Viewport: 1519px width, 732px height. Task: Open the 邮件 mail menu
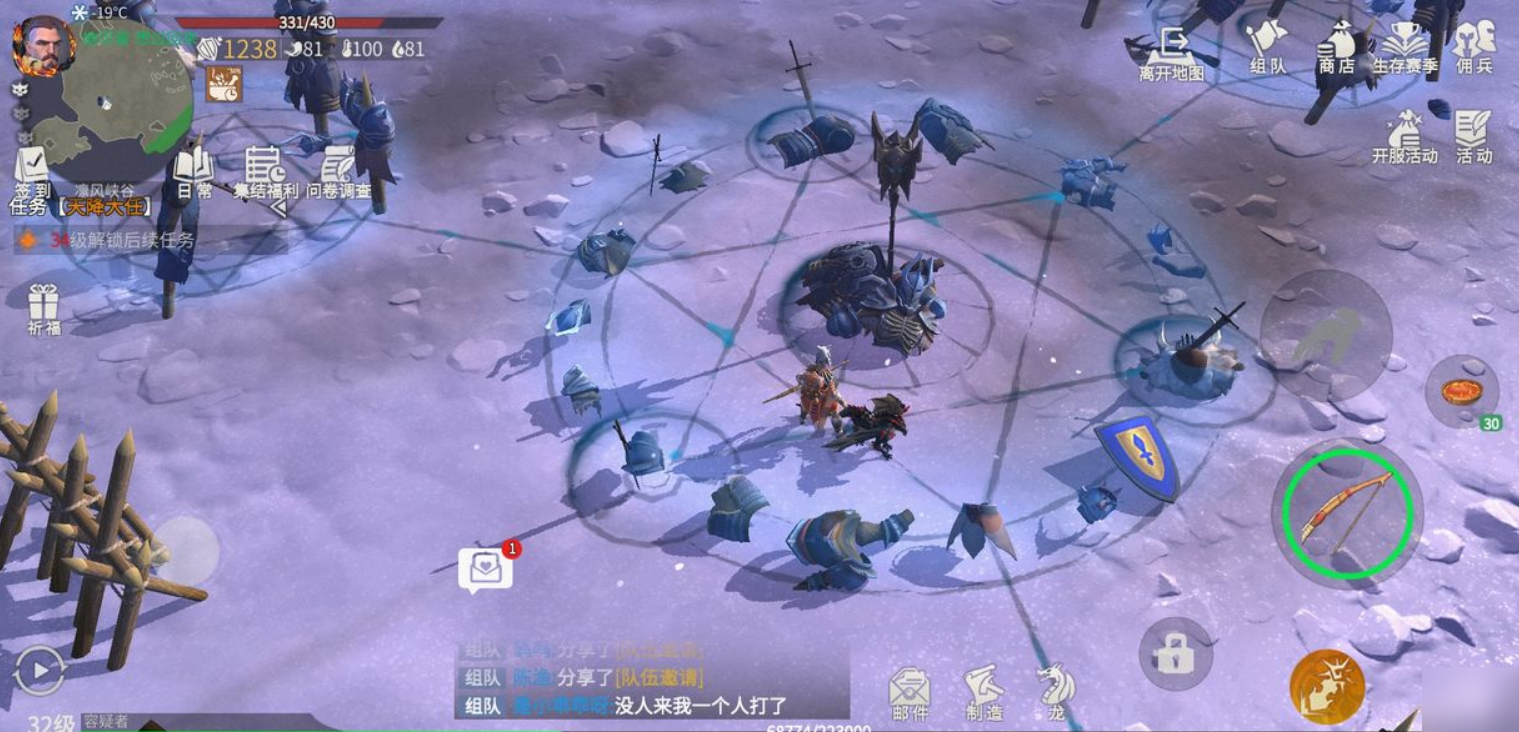(909, 692)
